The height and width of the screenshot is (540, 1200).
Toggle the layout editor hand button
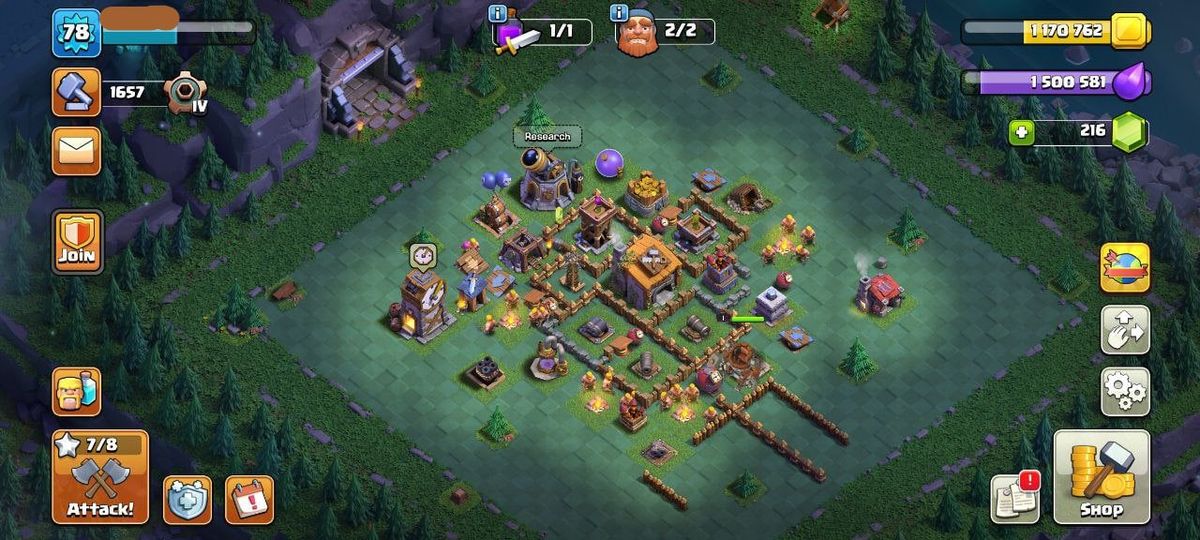(x=1125, y=329)
